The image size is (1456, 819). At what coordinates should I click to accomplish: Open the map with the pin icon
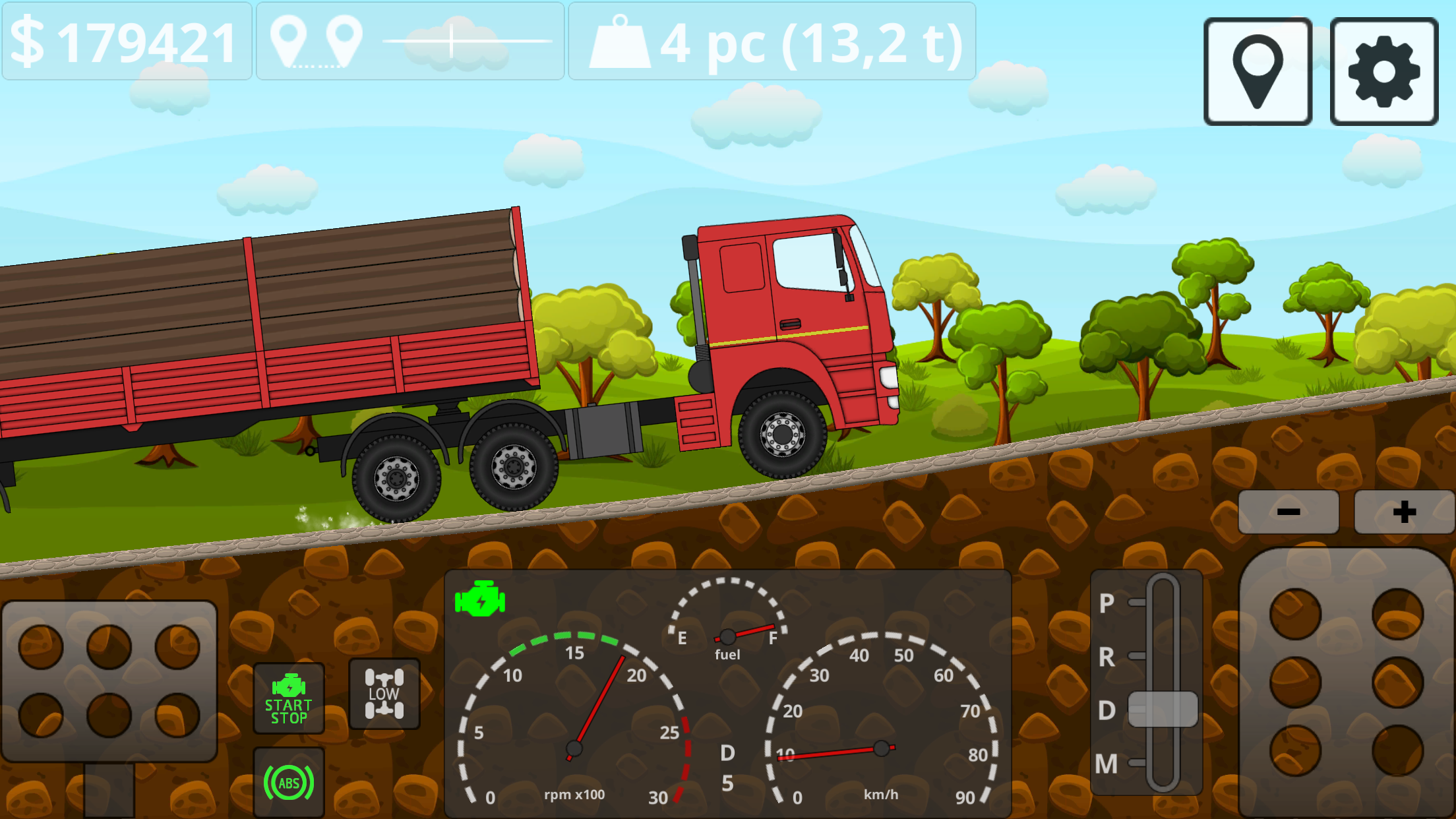click(1257, 70)
